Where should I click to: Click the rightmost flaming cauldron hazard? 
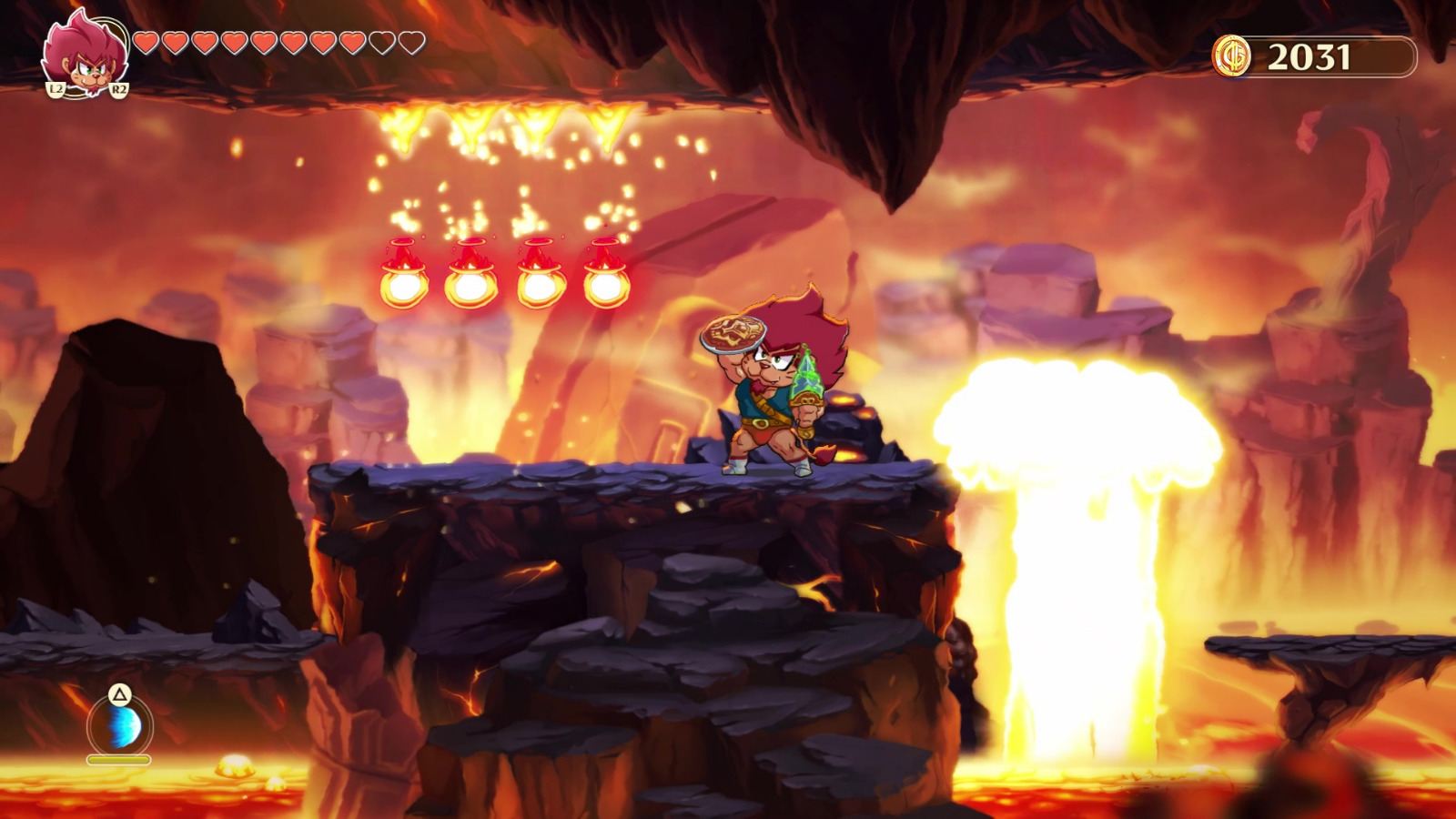coord(603,273)
